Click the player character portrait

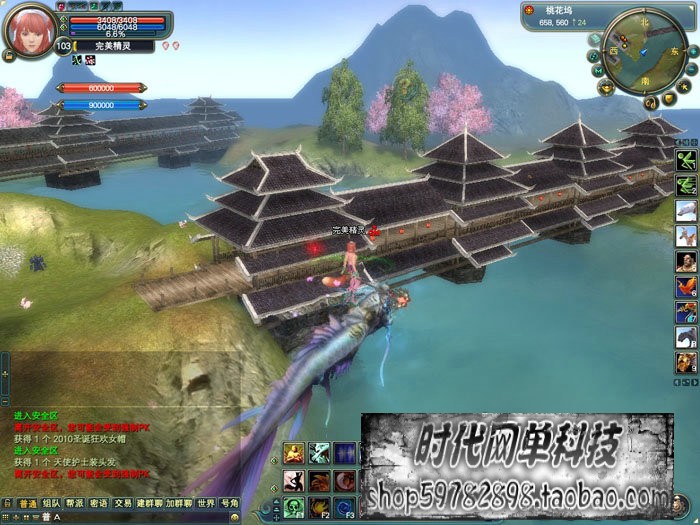pos(29,30)
